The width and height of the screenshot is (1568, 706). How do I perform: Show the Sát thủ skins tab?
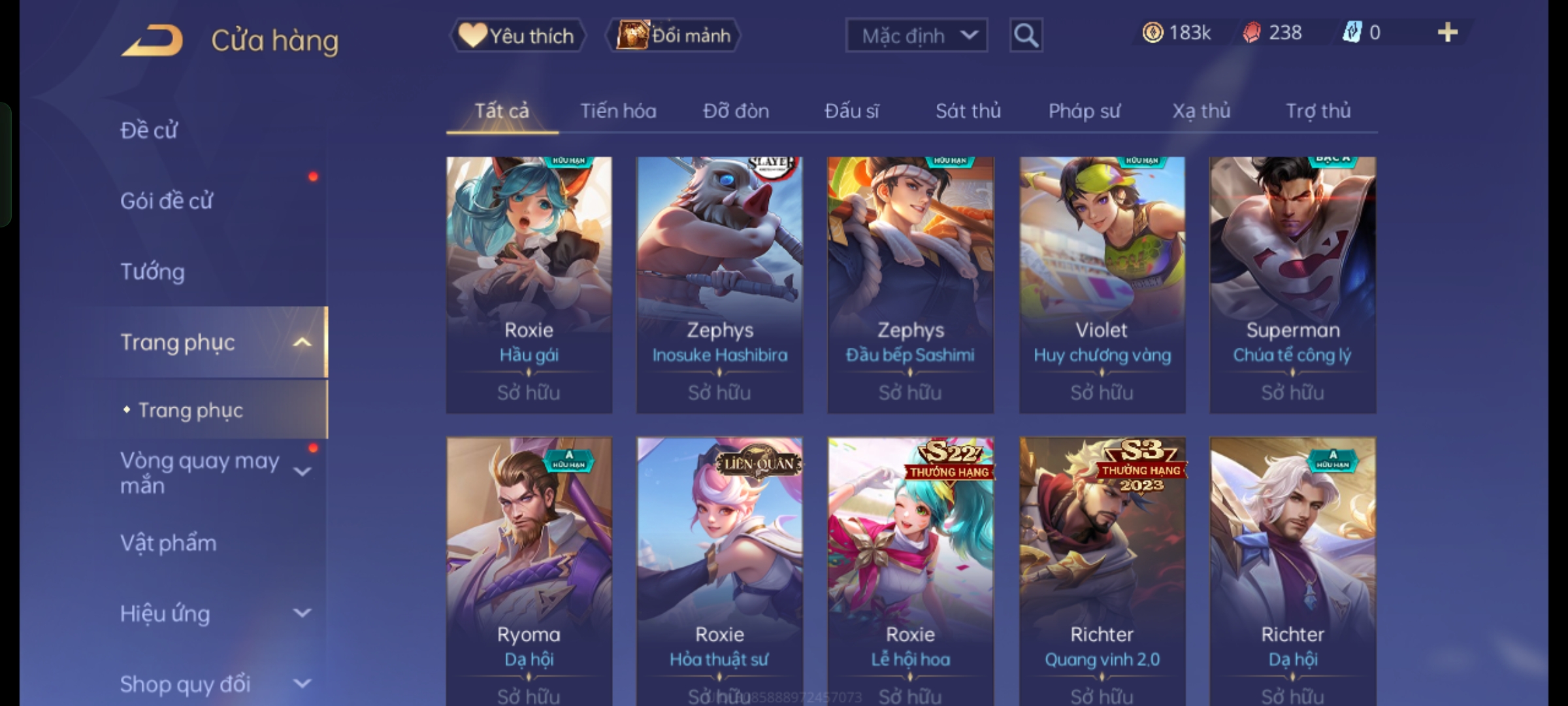coord(968,111)
